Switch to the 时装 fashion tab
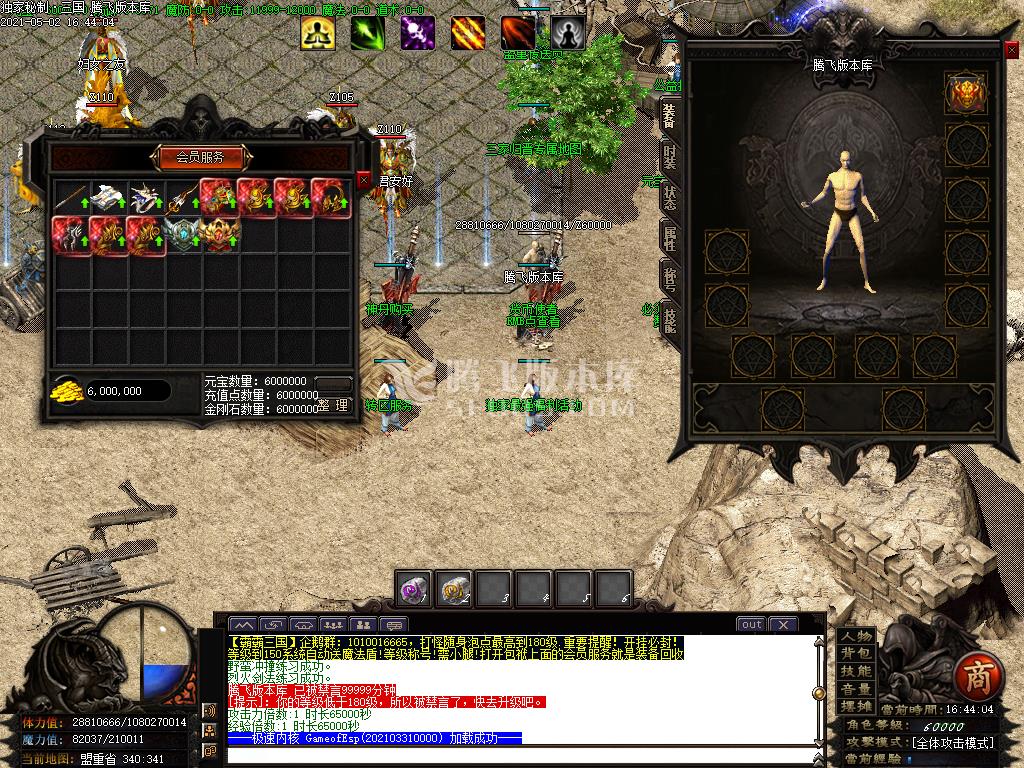 tap(669, 155)
